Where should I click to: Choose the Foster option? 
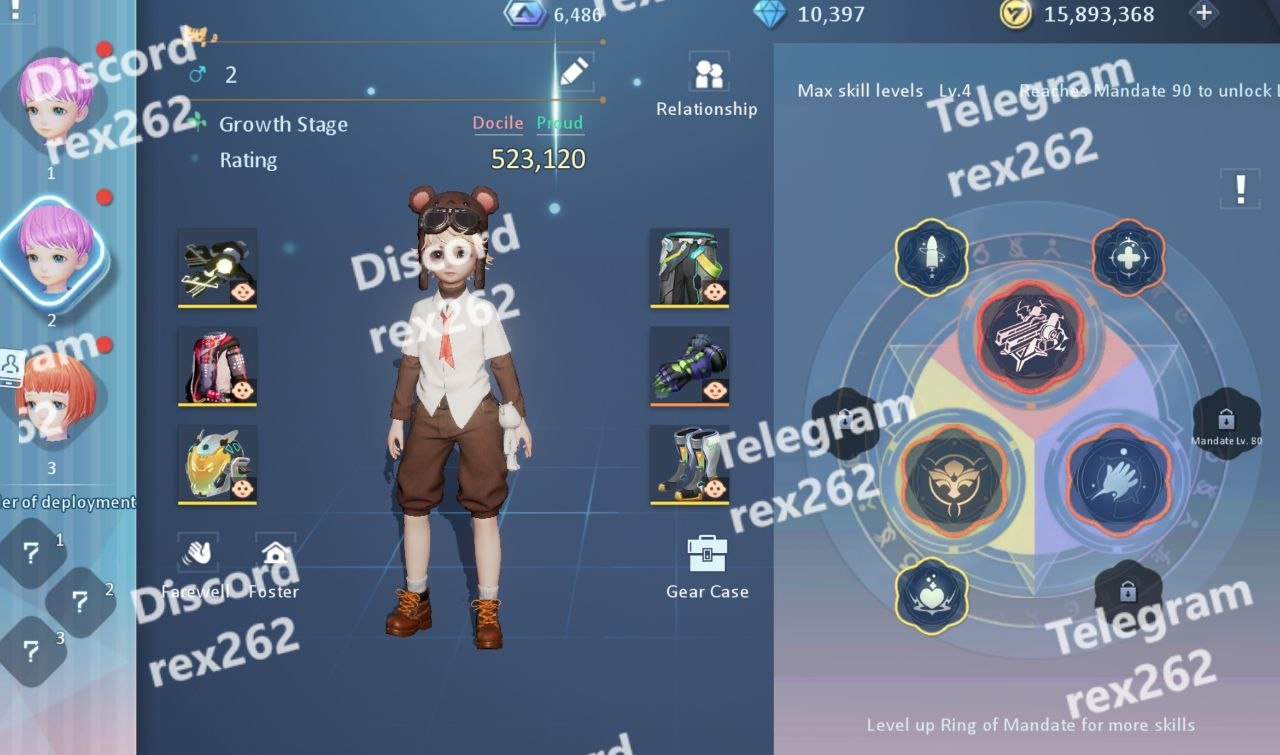click(274, 566)
